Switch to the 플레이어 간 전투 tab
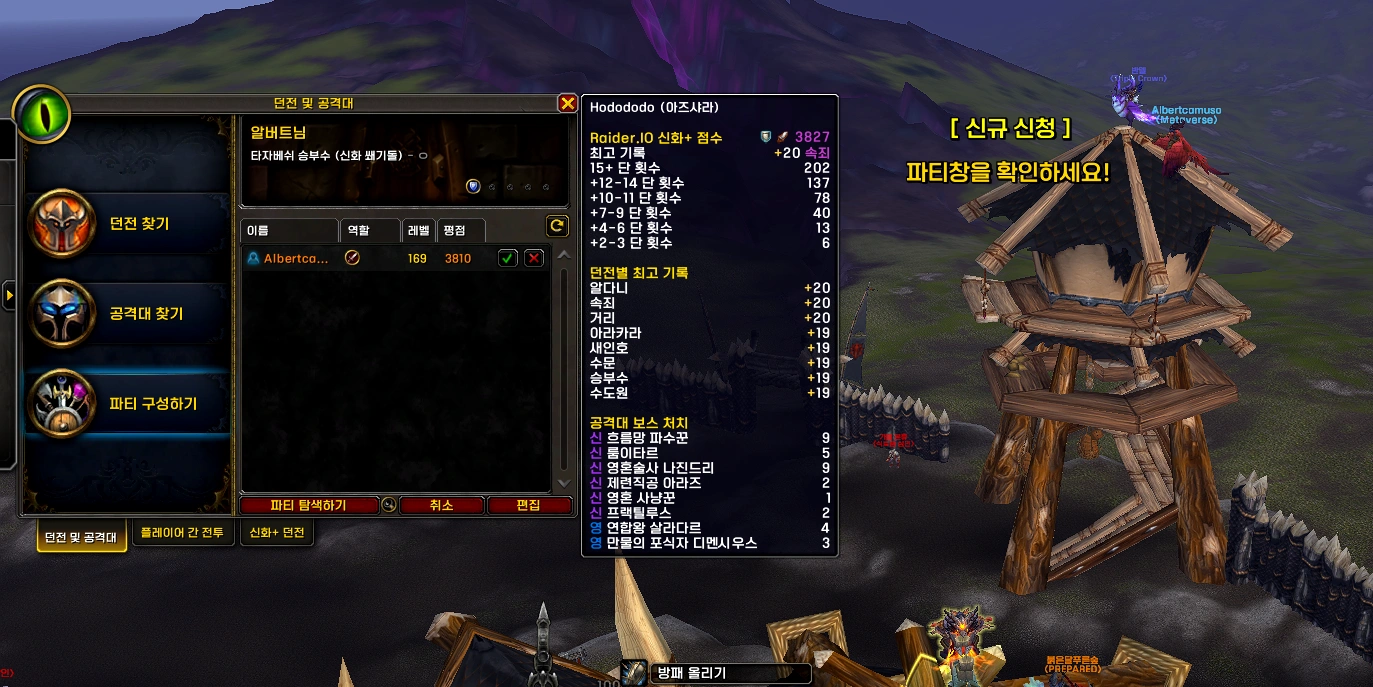 183,533
